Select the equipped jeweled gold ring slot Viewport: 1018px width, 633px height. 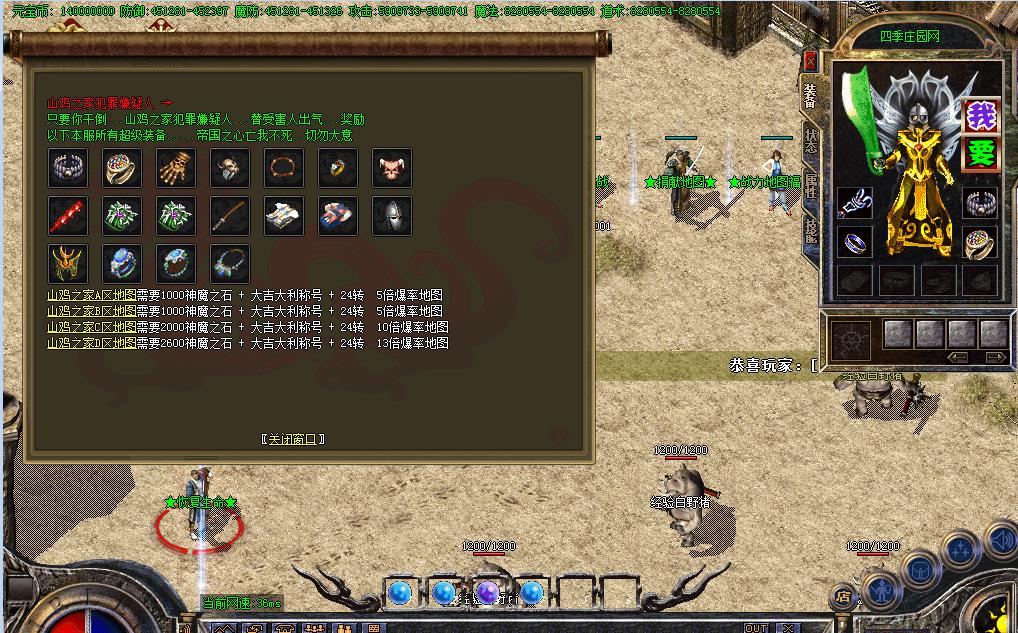[x=981, y=242]
